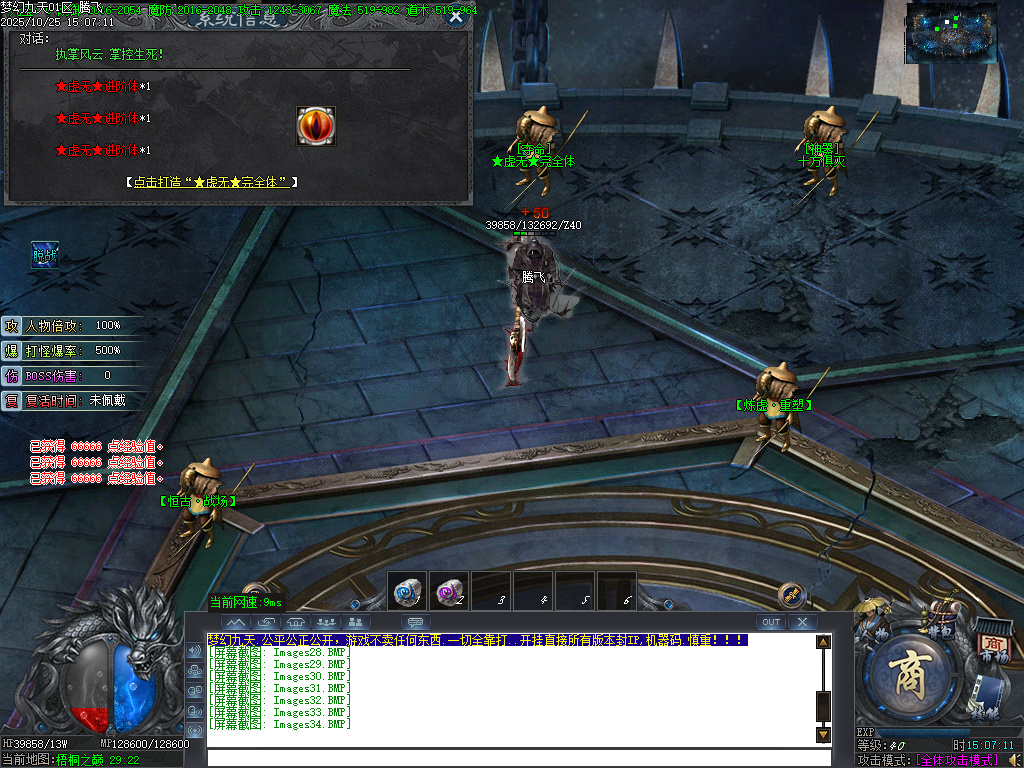Click the 爆 monster drop rate icon
Image resolution: width=1024 pixels, height=768 pixels.
(x=12, y=351)
